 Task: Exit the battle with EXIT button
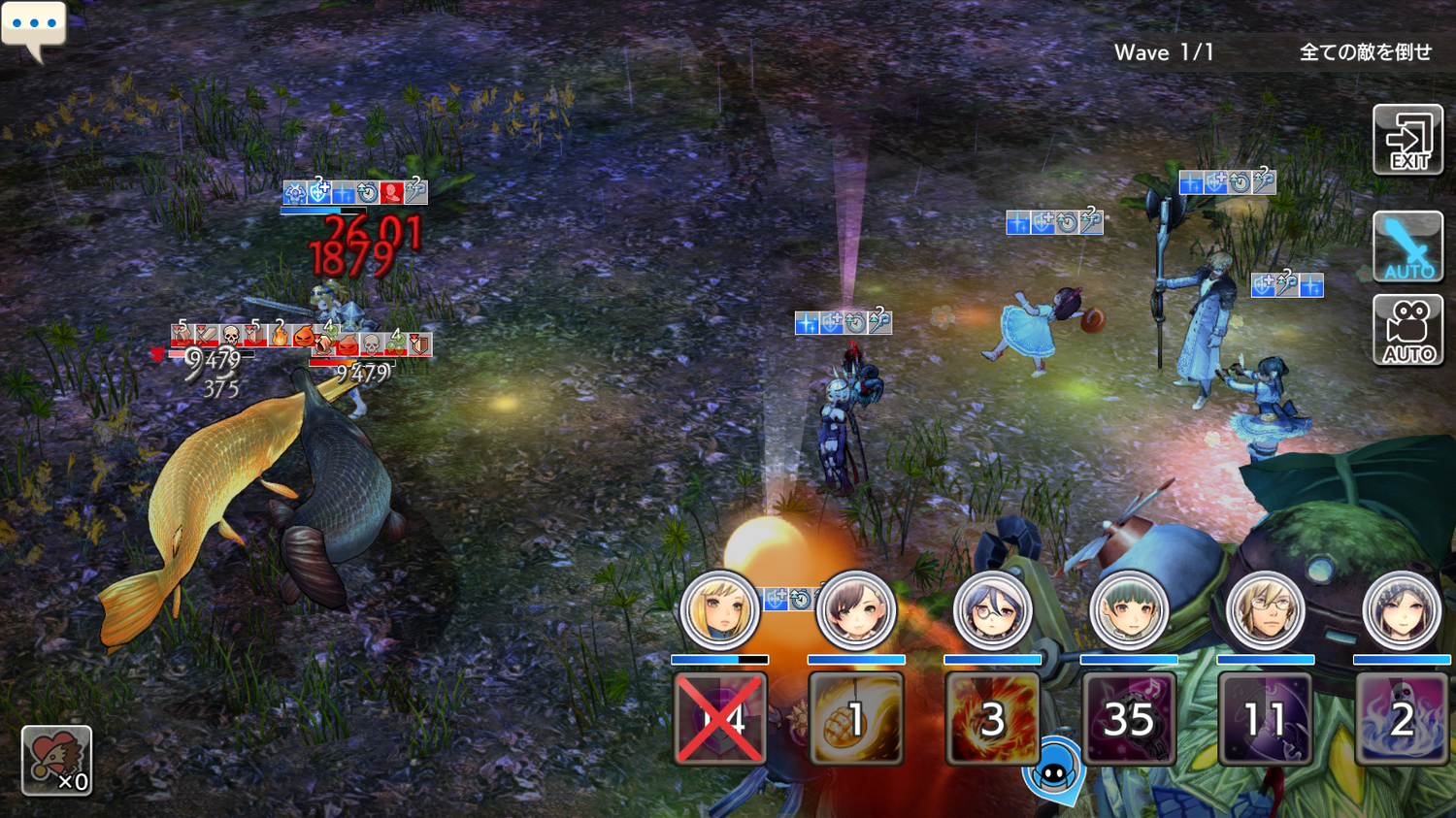pyautogui.click(x=1407, y=140)
